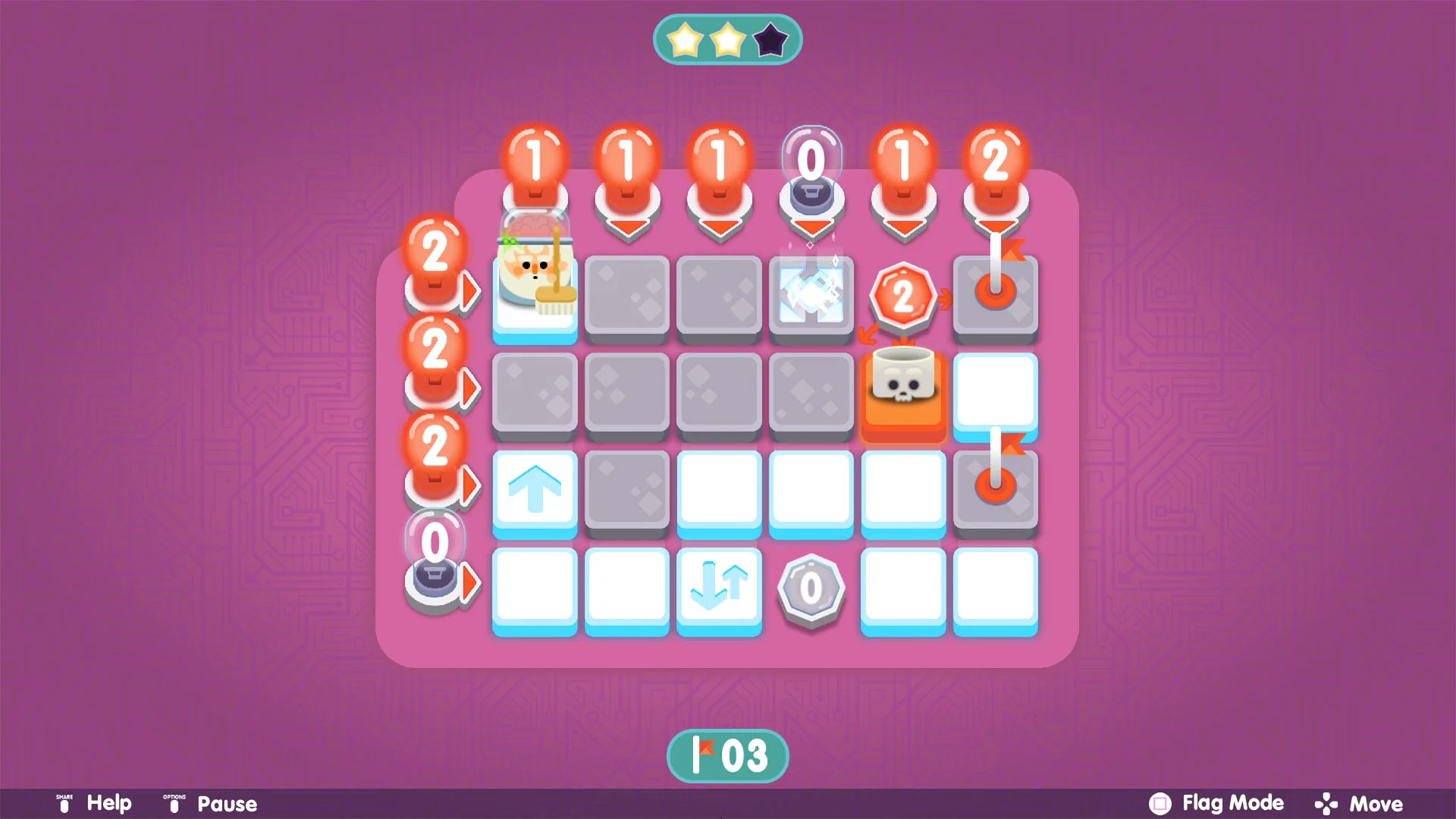Toggle the flagged target tile in the top-right corner
Image resolution: width=1456 pixels, height=819 pixels.
pyautogui.click(x=996, y=296)
